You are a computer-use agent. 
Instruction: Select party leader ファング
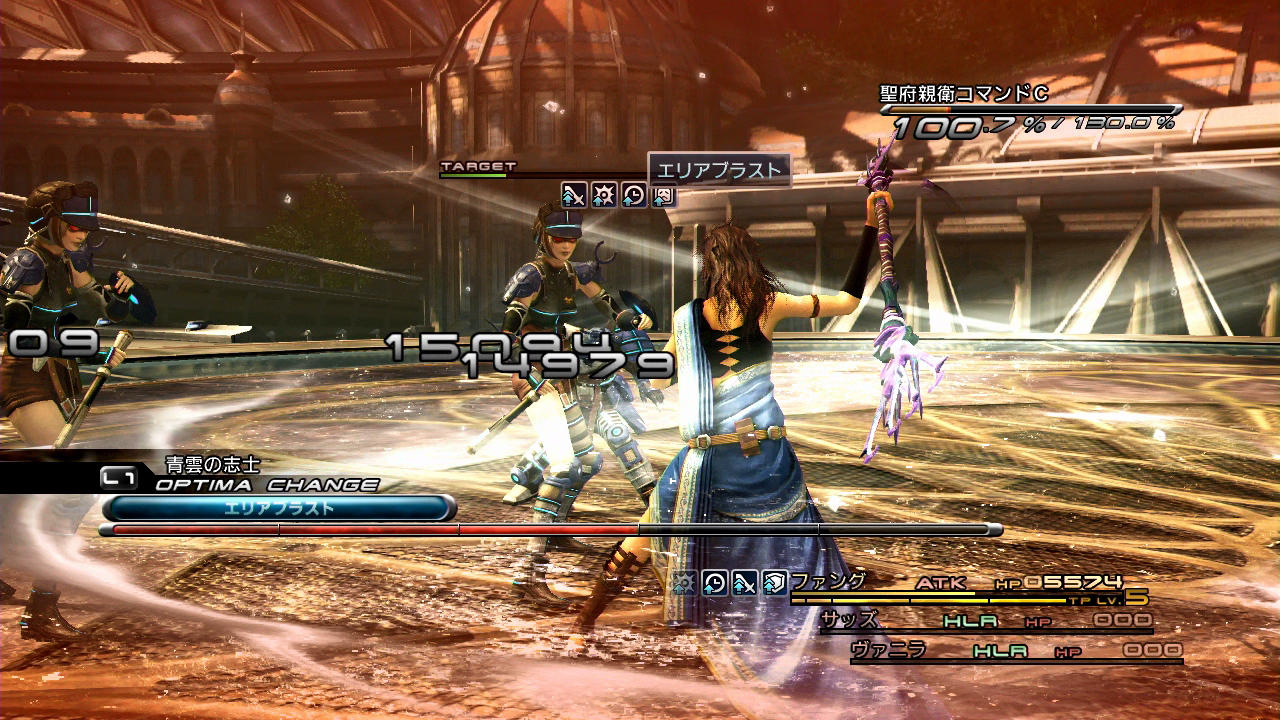pos(826,580)
